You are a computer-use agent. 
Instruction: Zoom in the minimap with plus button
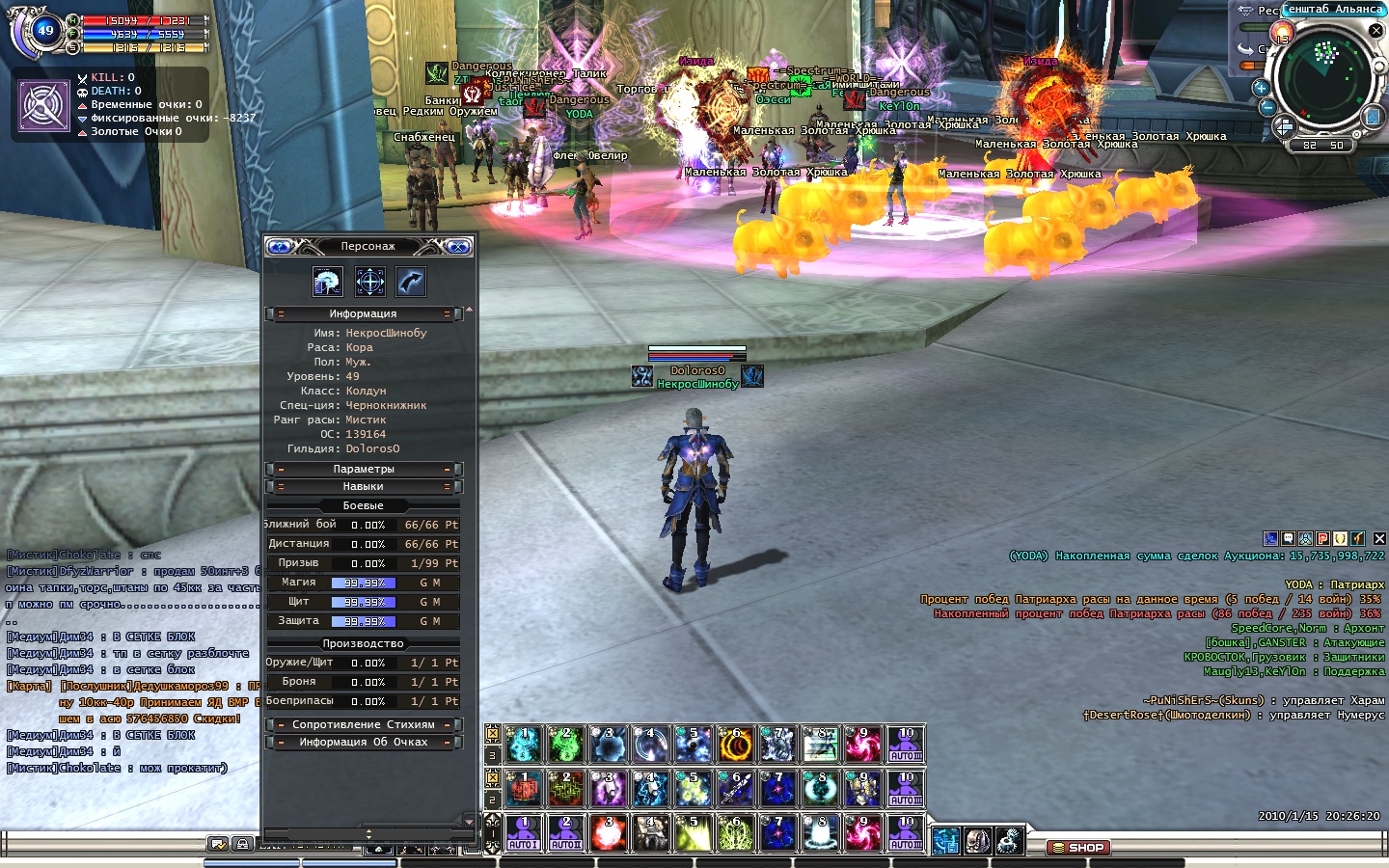[1261, 88]
